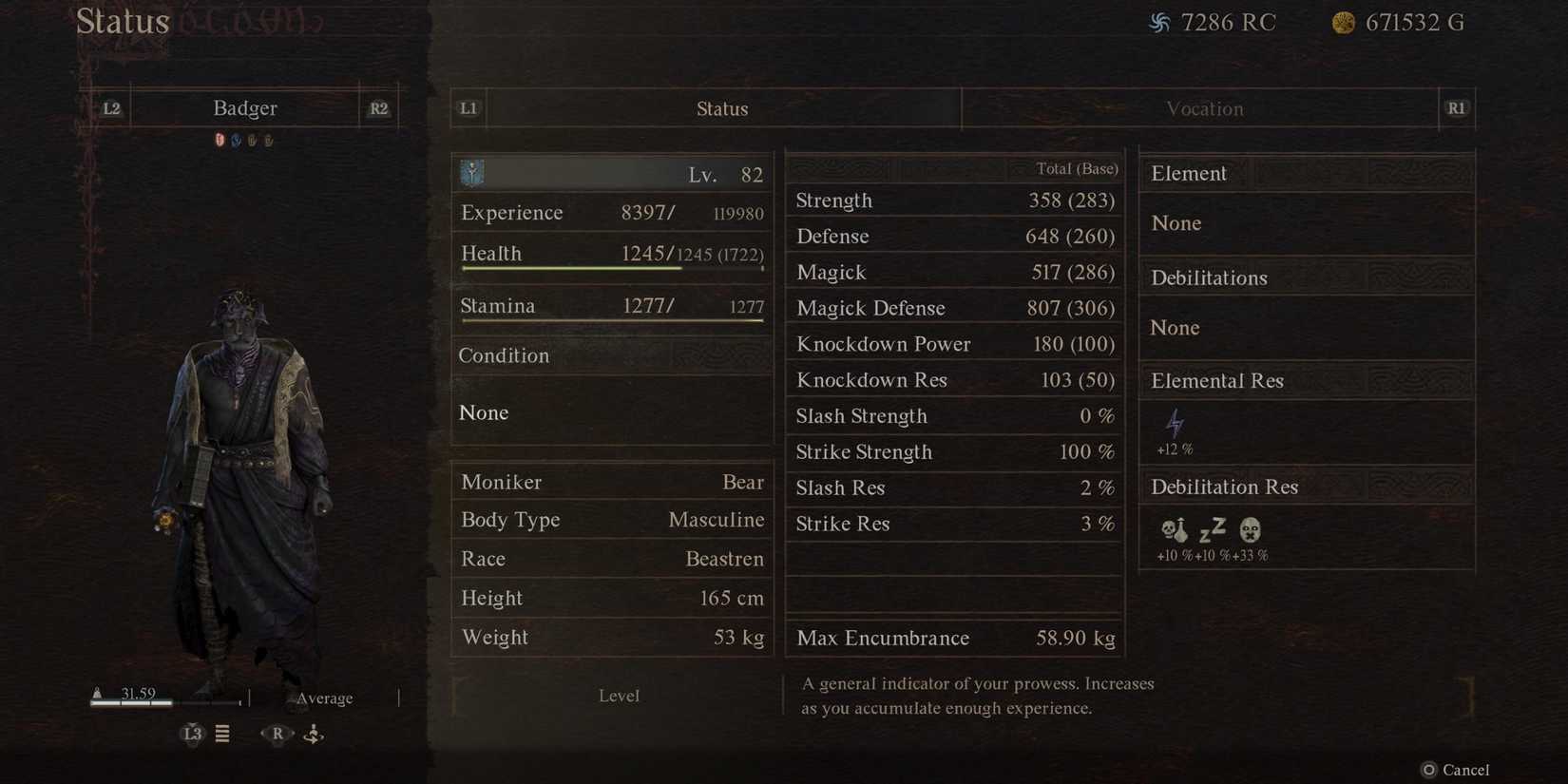
Task: Switch to the Vocation tab
Action: (1203, 108)
